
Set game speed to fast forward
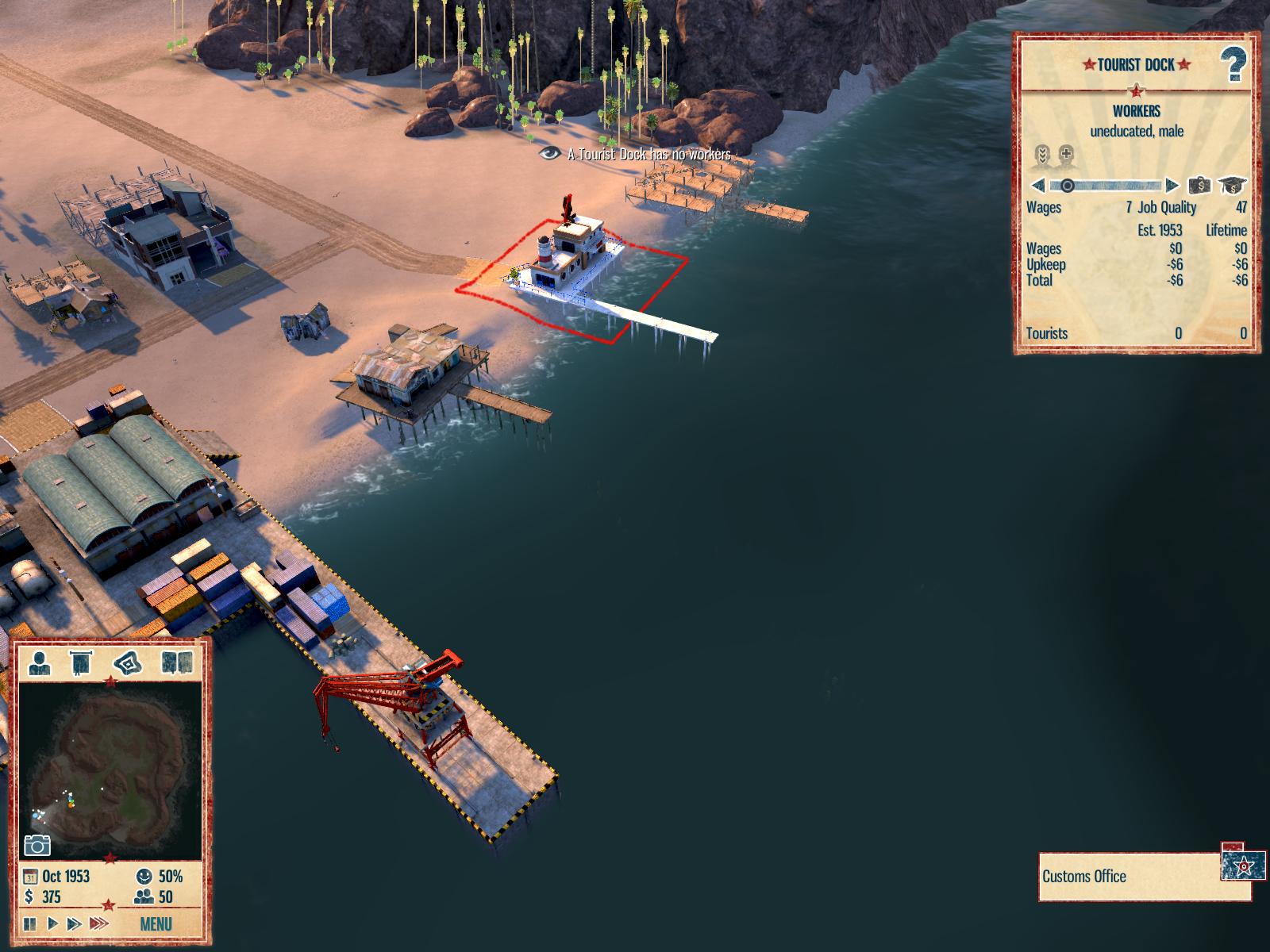[74, 923]
